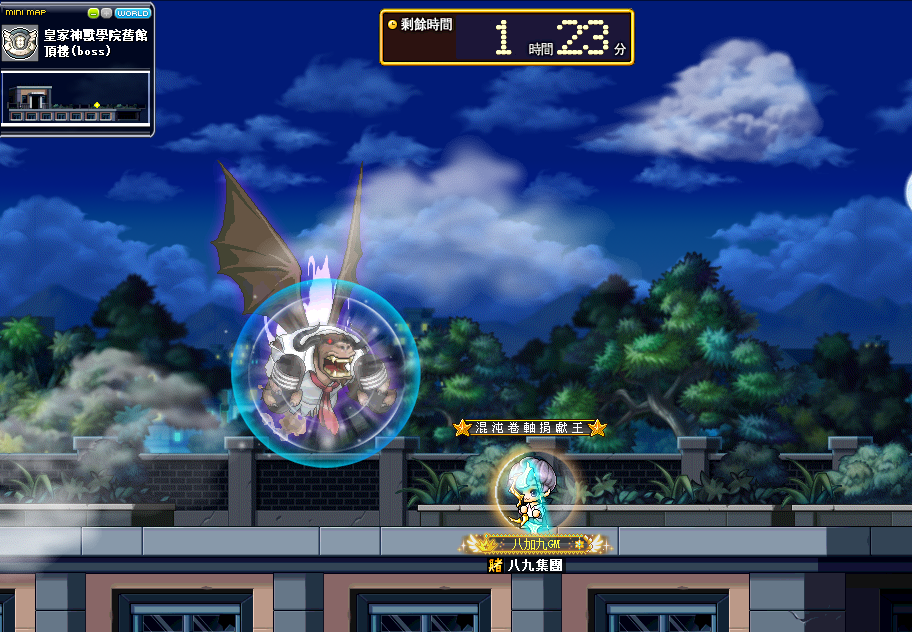Screen dimensions: 912x632
Task: Click the minimap view of the rooftop
Action: [76, 99]
